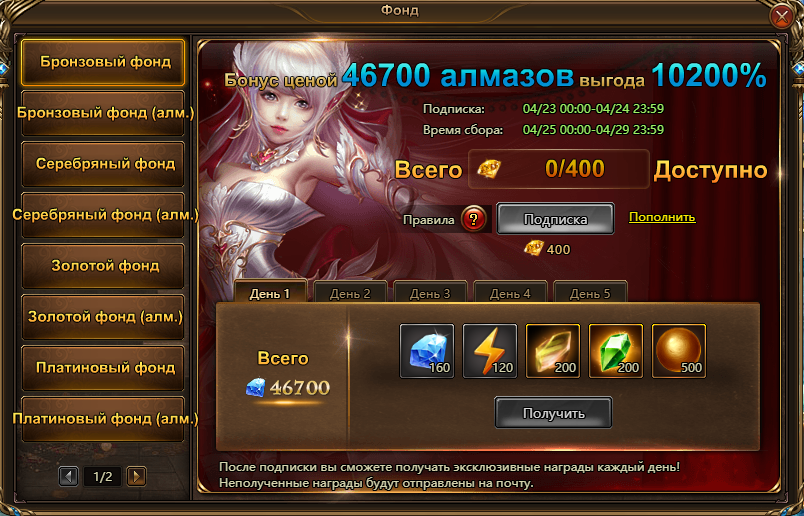Choose Серебряный фонд entry
Viewport: 804px width, 516px height.
point(103,164)
